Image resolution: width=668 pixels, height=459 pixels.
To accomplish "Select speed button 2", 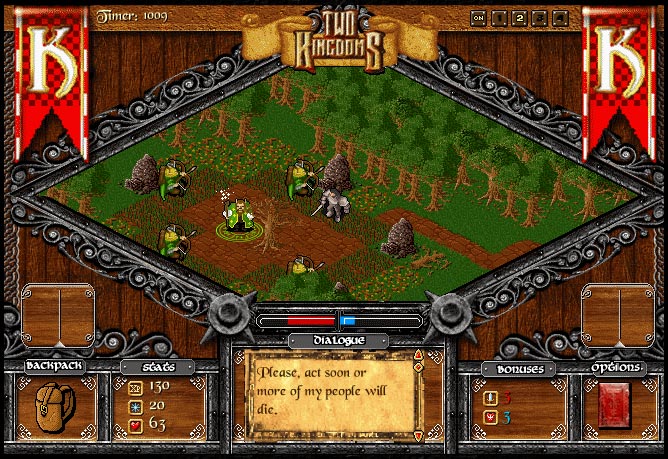I will pos(520,17).
